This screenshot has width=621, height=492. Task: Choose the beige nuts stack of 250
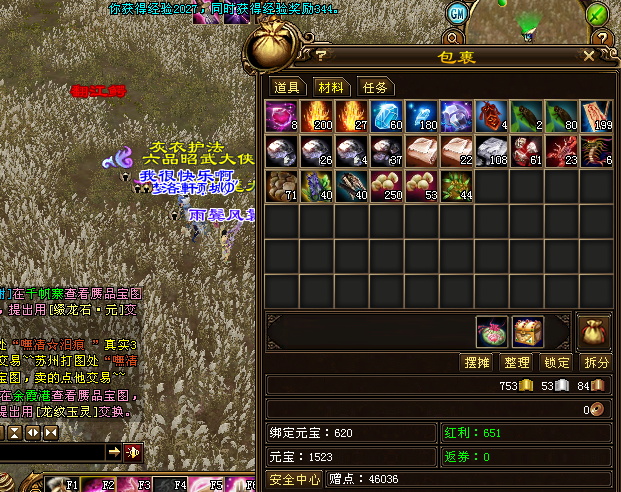386,186
